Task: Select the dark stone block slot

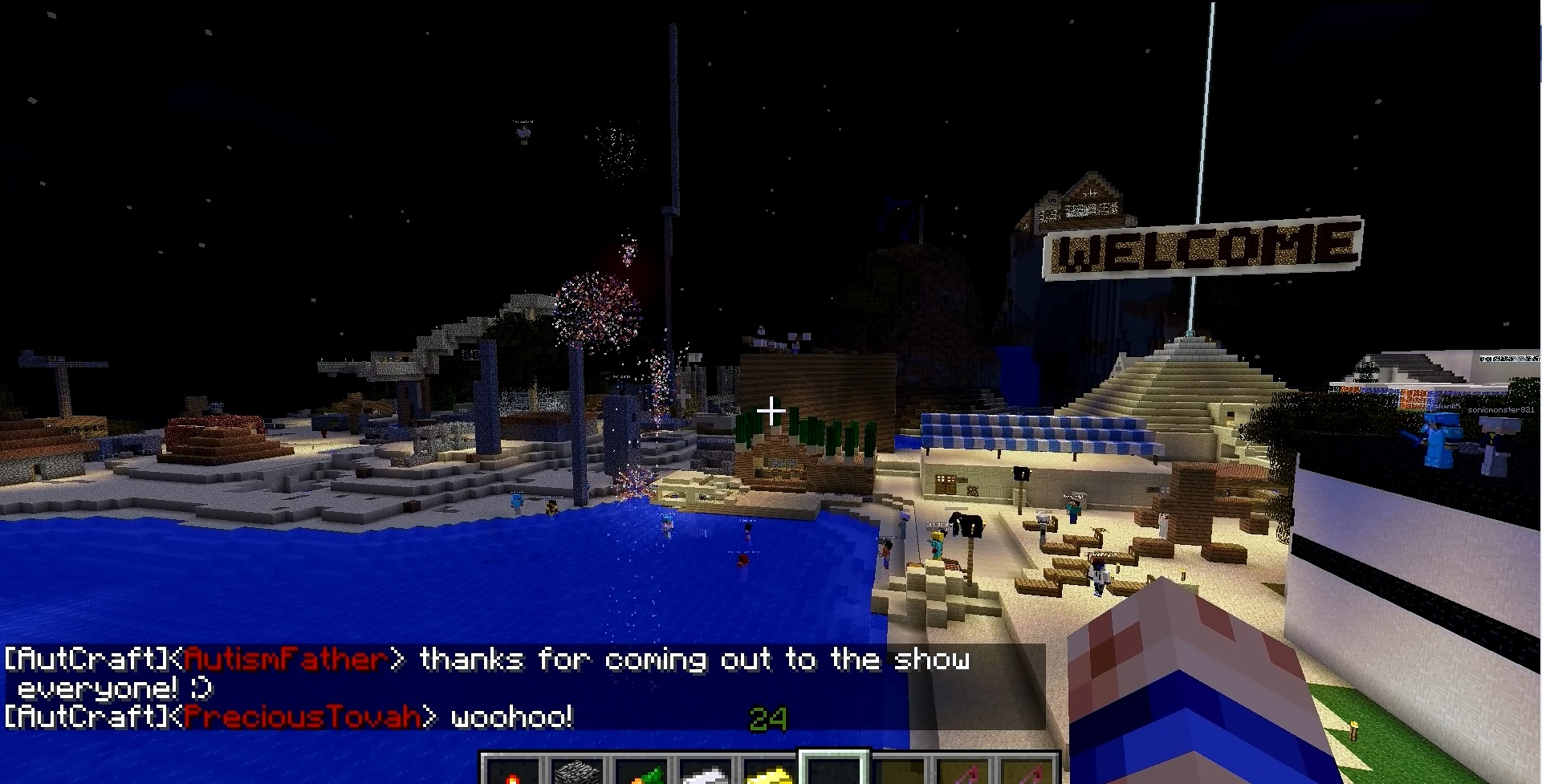Action: [576, 773]
